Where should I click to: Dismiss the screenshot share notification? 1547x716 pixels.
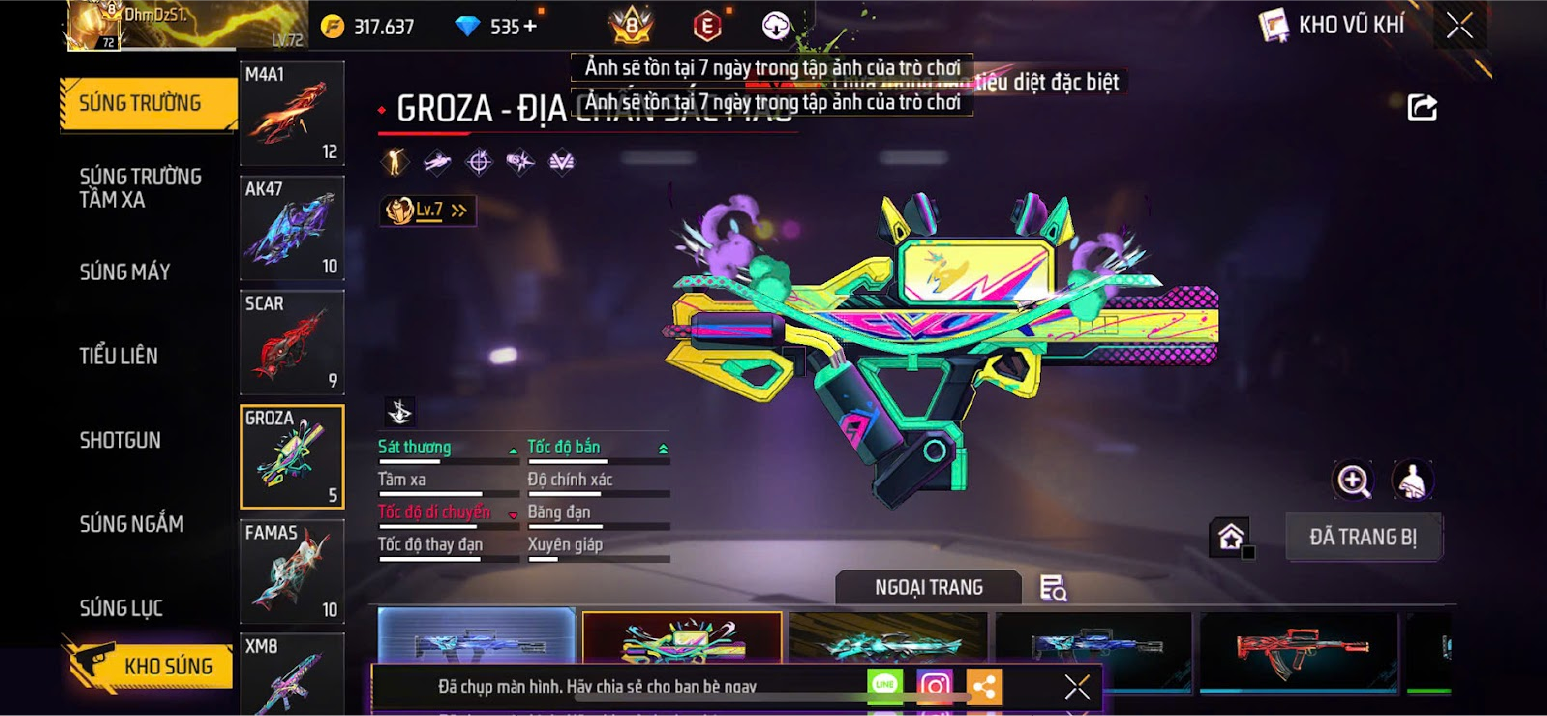click(1077, 686)
